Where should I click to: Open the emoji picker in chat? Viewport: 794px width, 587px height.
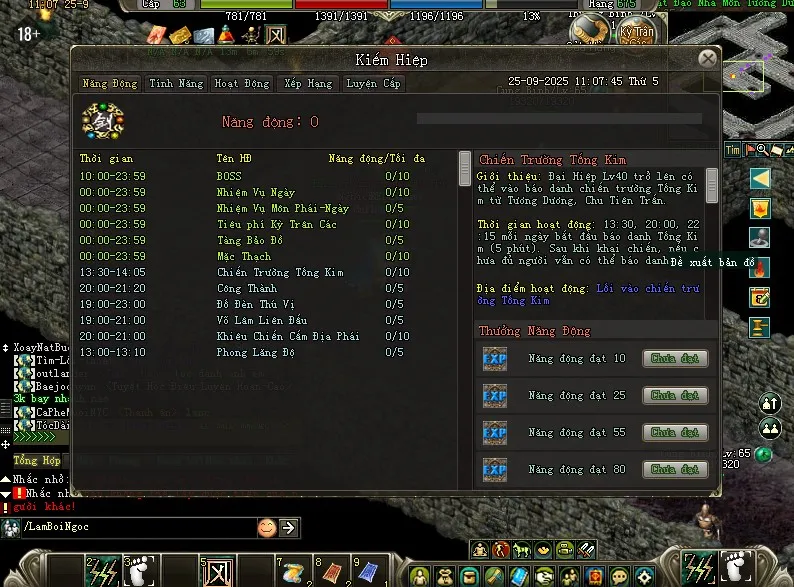[267, 527]
